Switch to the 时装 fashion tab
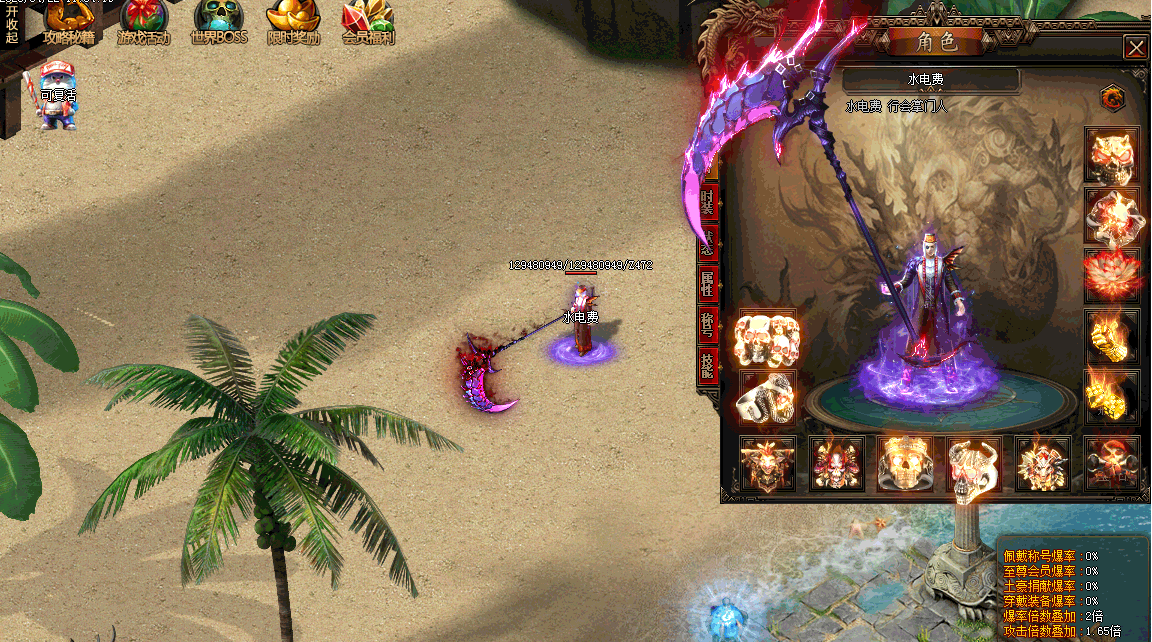Viewport: 1152px width, 642px height. pos(708,203)
